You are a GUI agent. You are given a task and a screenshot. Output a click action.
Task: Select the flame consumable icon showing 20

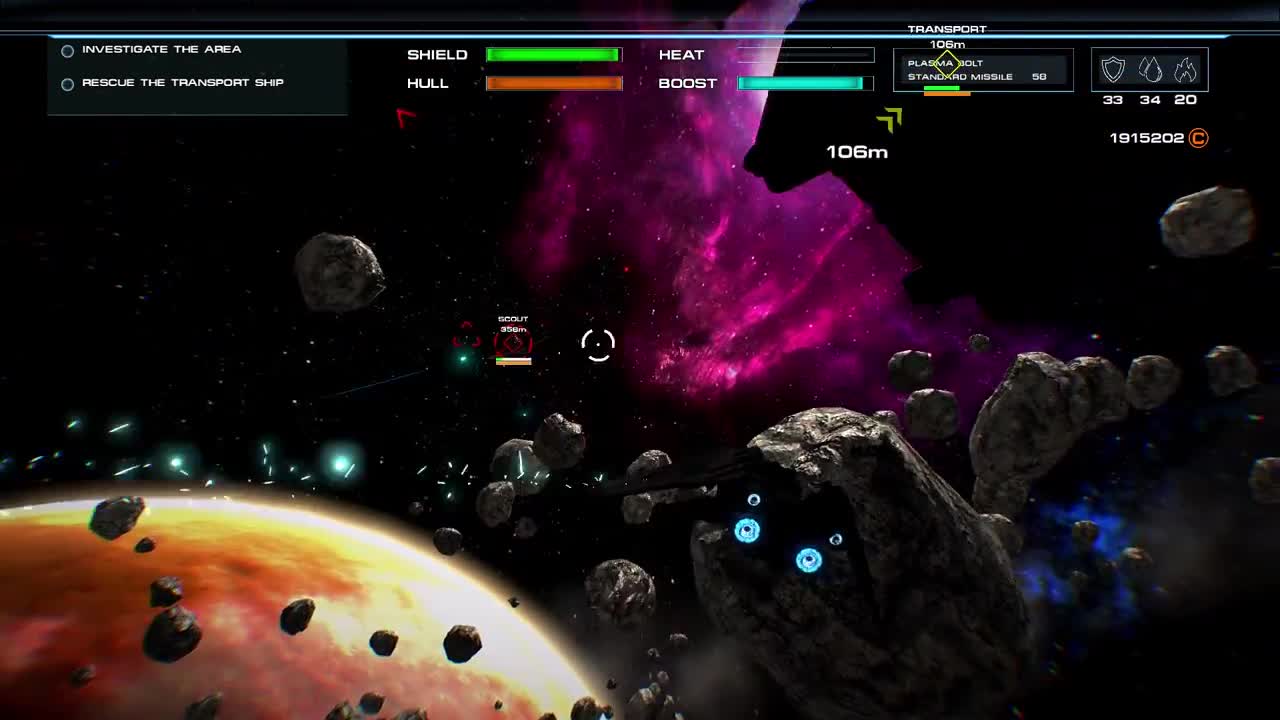[x=1185, y=67]
